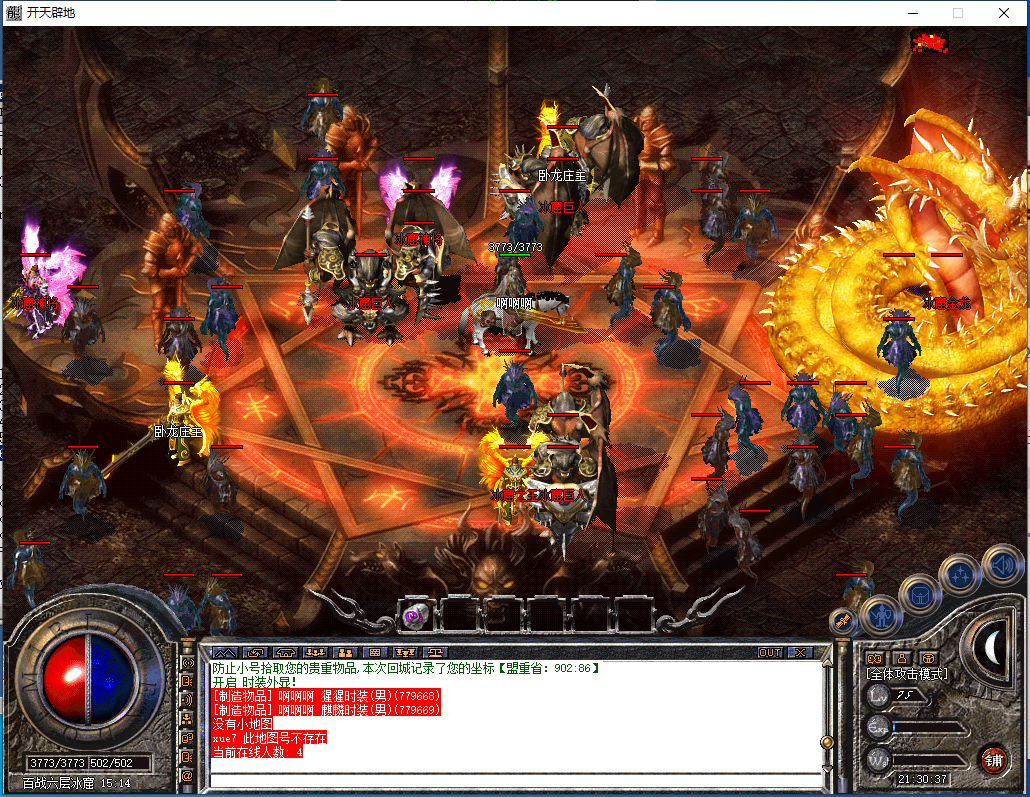
Task: Click the OUT button above the chat
Action: 769,652
